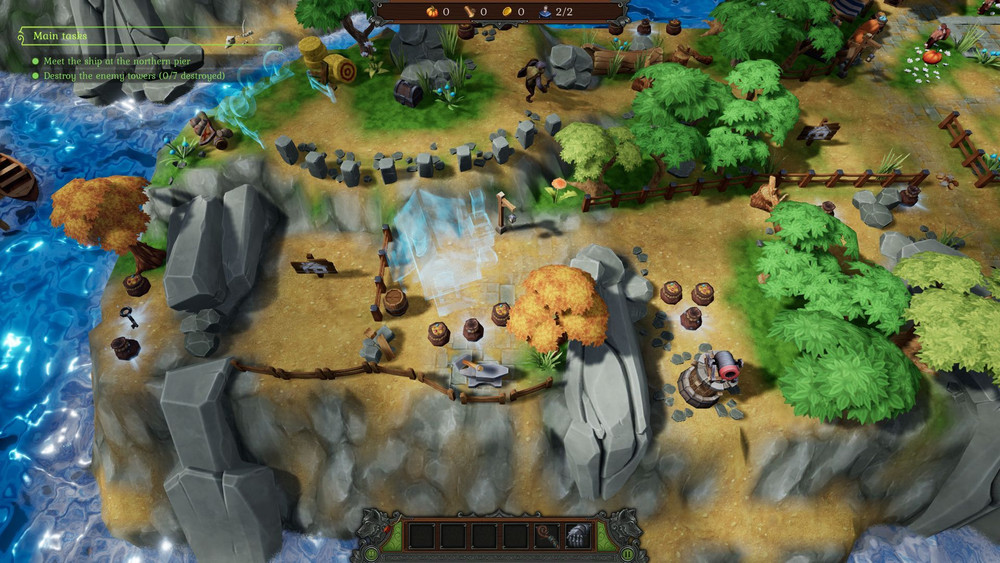Click the round green button beside the left wolf head
This screenshot has height=563, width=1000.
coord(371,552)
